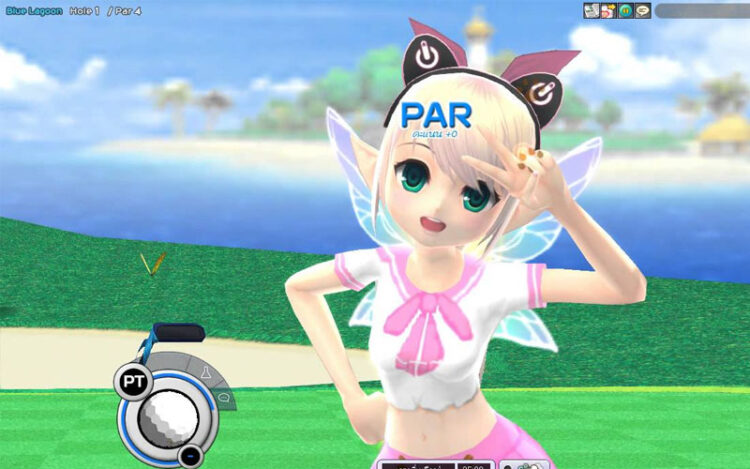750x469 pixels.
Task: Click the small minus button by the ball
Action: click(189, 456)
